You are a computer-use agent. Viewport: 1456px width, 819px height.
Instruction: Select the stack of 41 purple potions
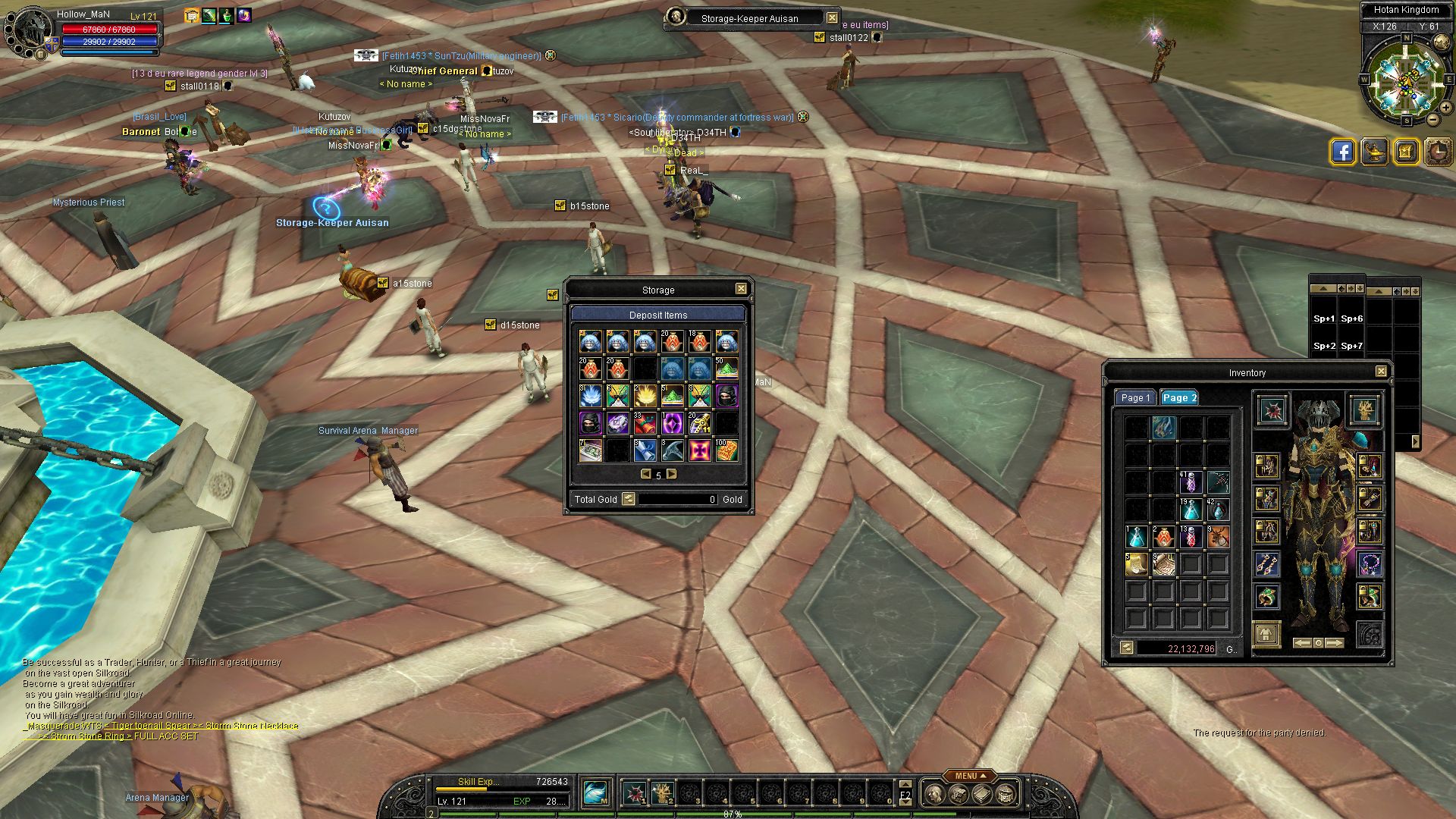pyautogui.click(x=1191, y=482)
